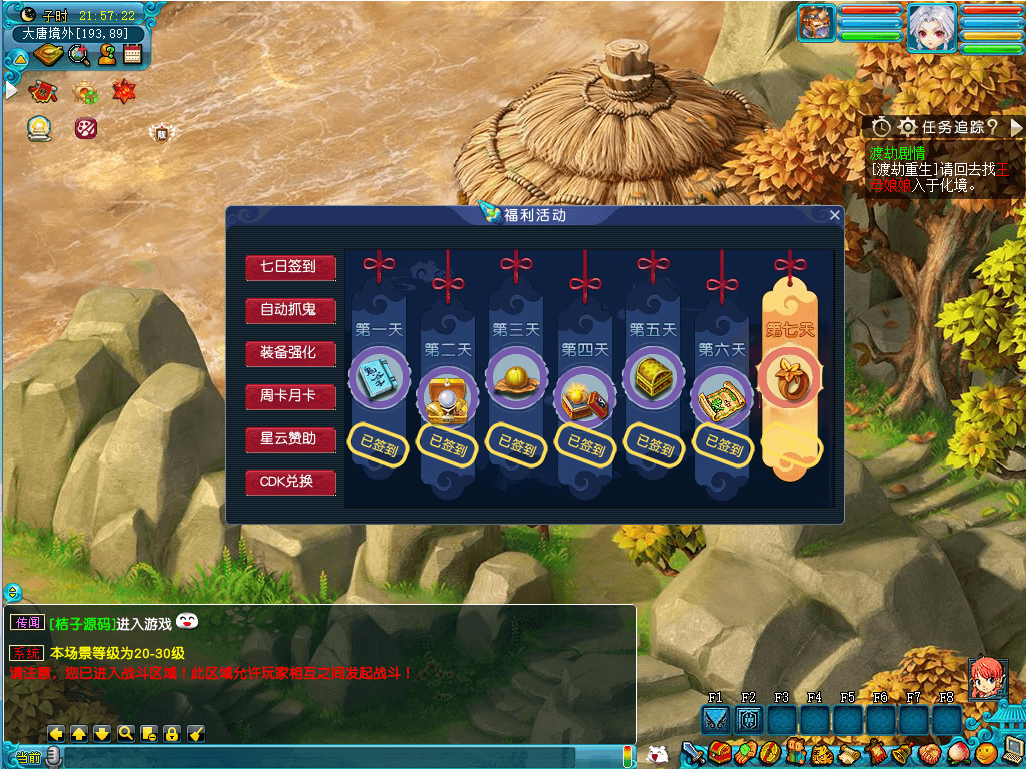
Task: Claim the 第七天 ring reward
Action: (790, 377)
